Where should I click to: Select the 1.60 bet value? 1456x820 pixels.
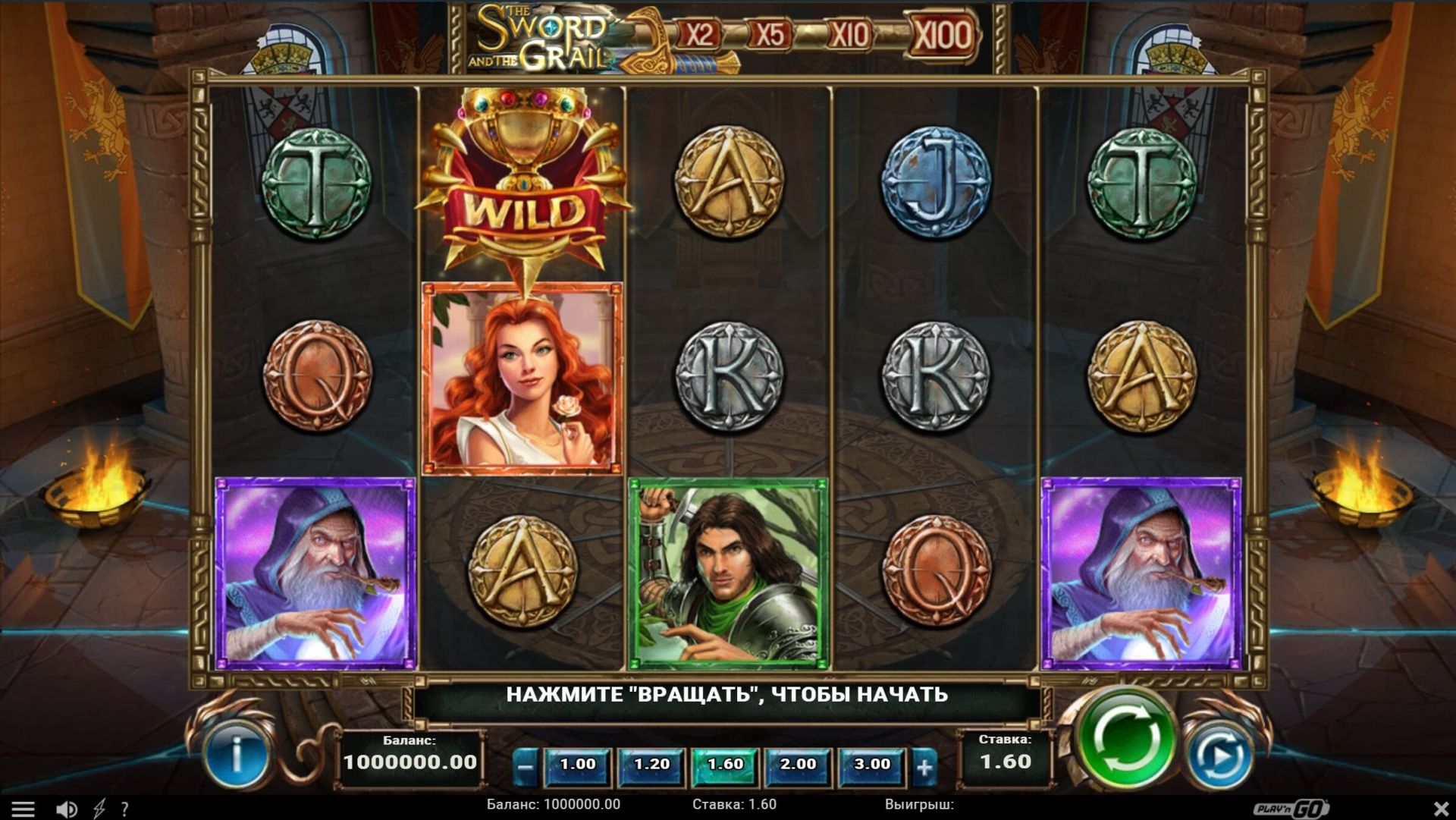(725, 765)
